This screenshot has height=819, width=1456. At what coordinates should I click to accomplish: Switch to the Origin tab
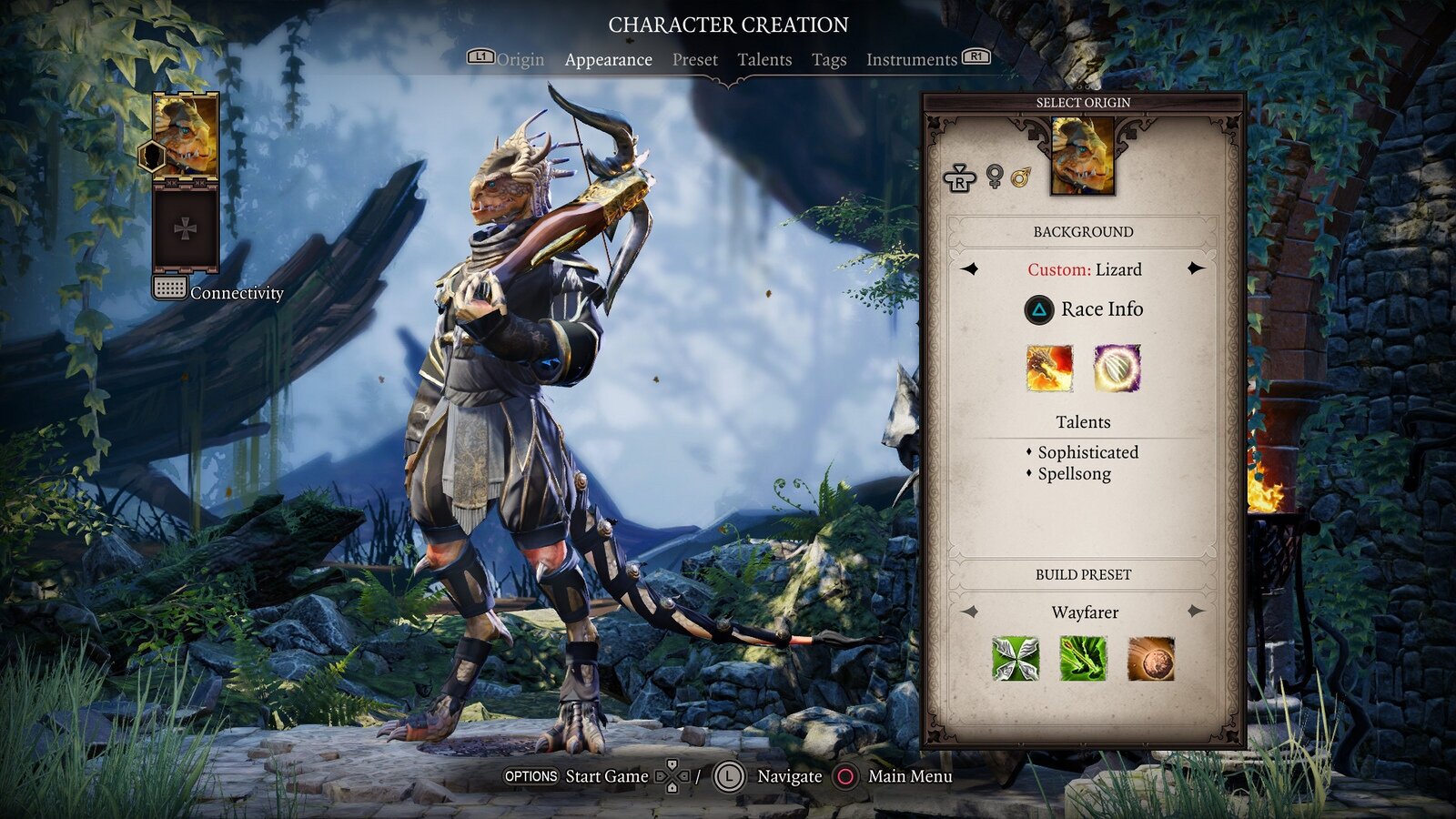(x=520, y=60)
